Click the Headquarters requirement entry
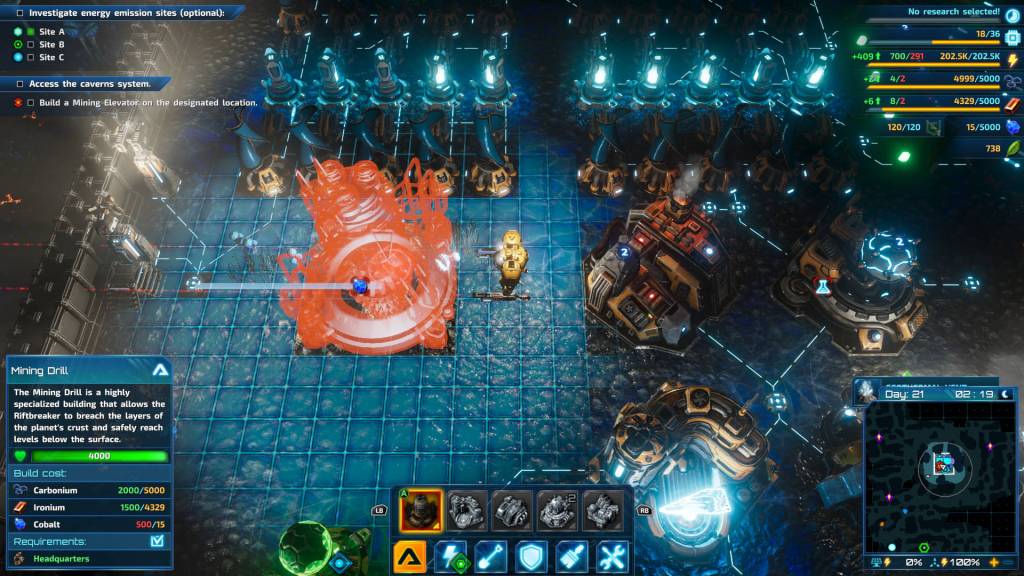Image resolution: width=1024 pixels, height=576 pixels. click(62, 559)
